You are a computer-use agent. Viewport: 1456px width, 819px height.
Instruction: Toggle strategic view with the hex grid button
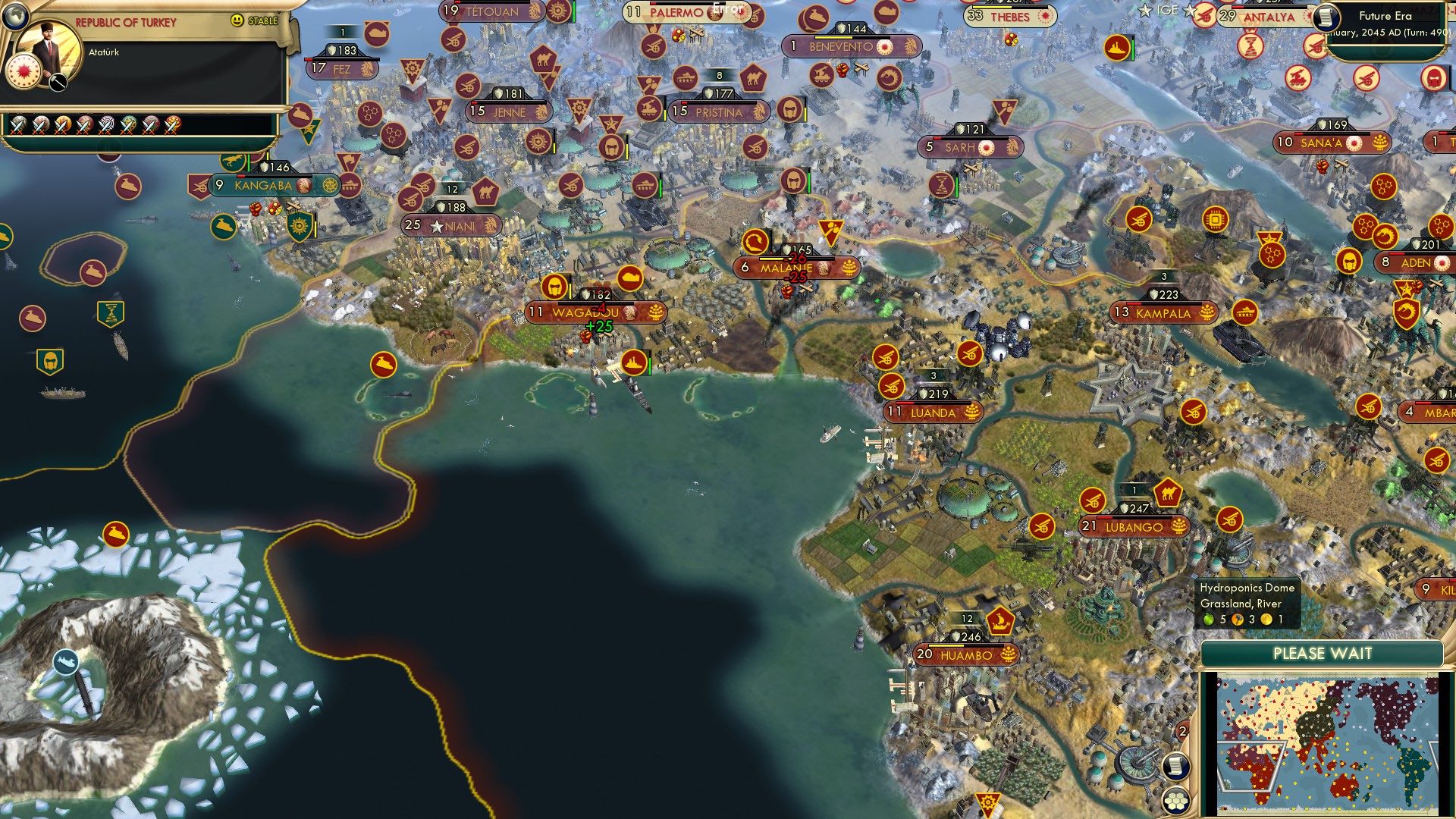click(1175, 802)
